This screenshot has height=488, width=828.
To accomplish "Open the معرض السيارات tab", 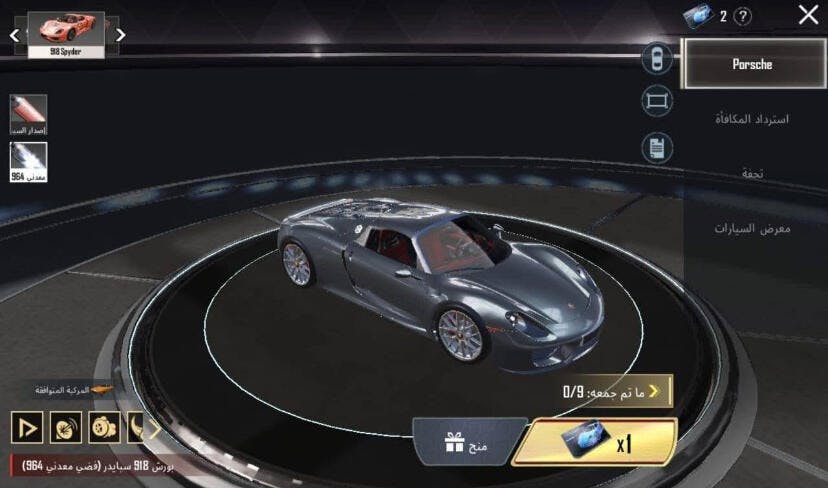I will 752,228.
